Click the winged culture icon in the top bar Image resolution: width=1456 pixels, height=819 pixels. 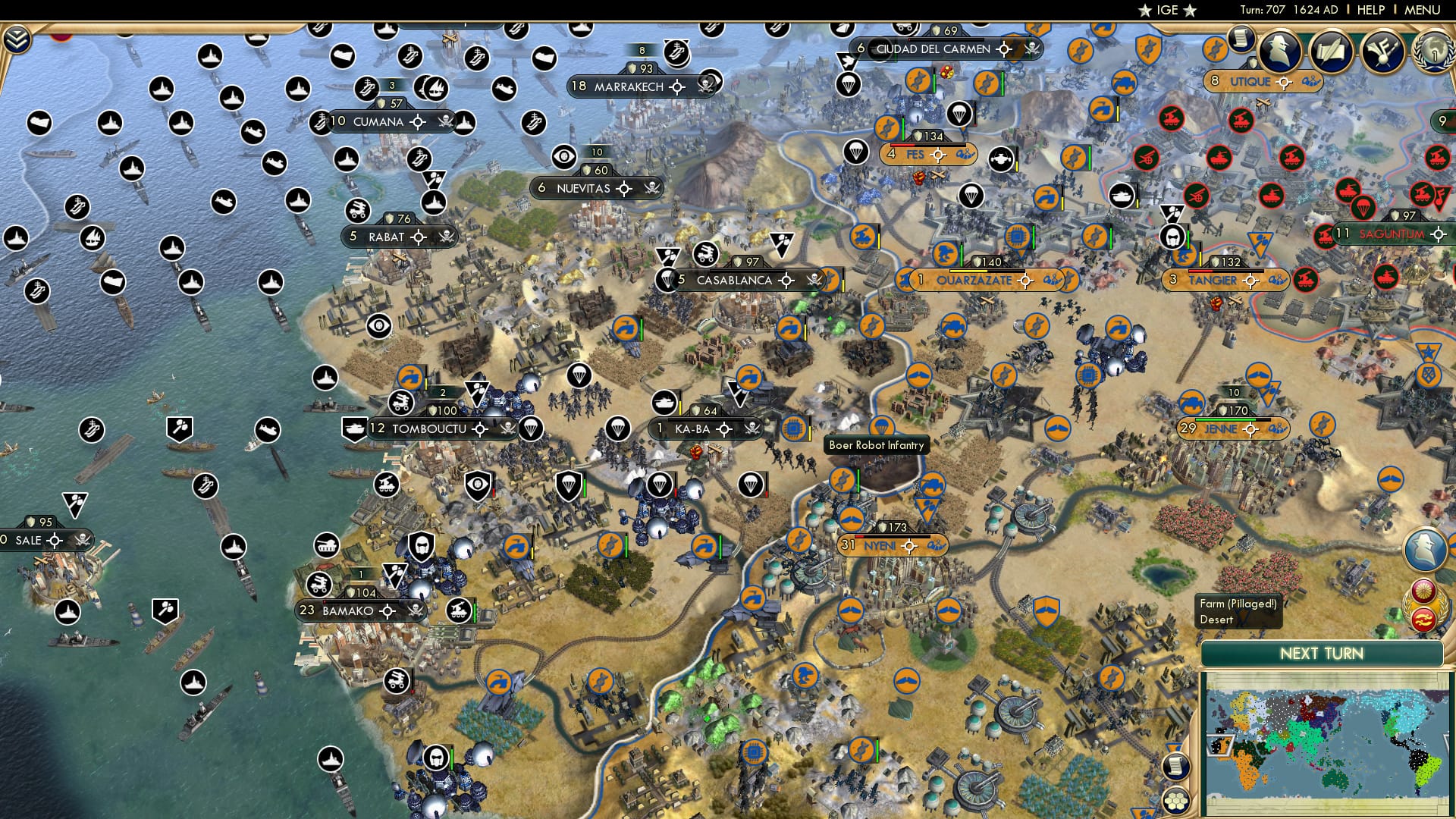(x=1382, y=52)
